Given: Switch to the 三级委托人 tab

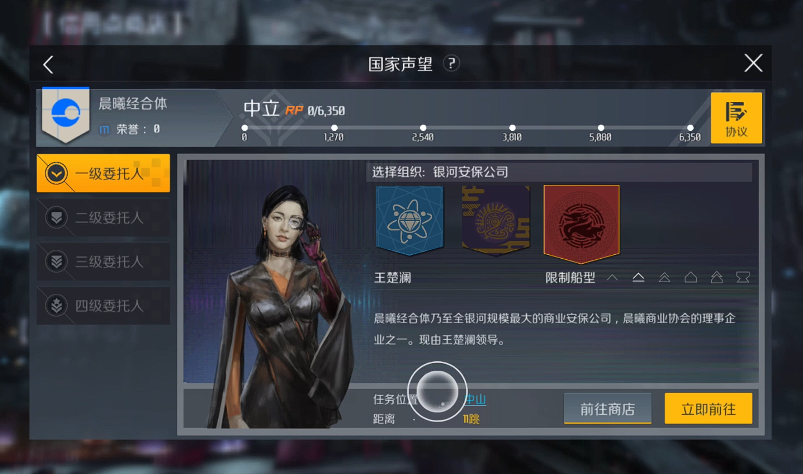Looking at the screenshot, I should (103, 261).
